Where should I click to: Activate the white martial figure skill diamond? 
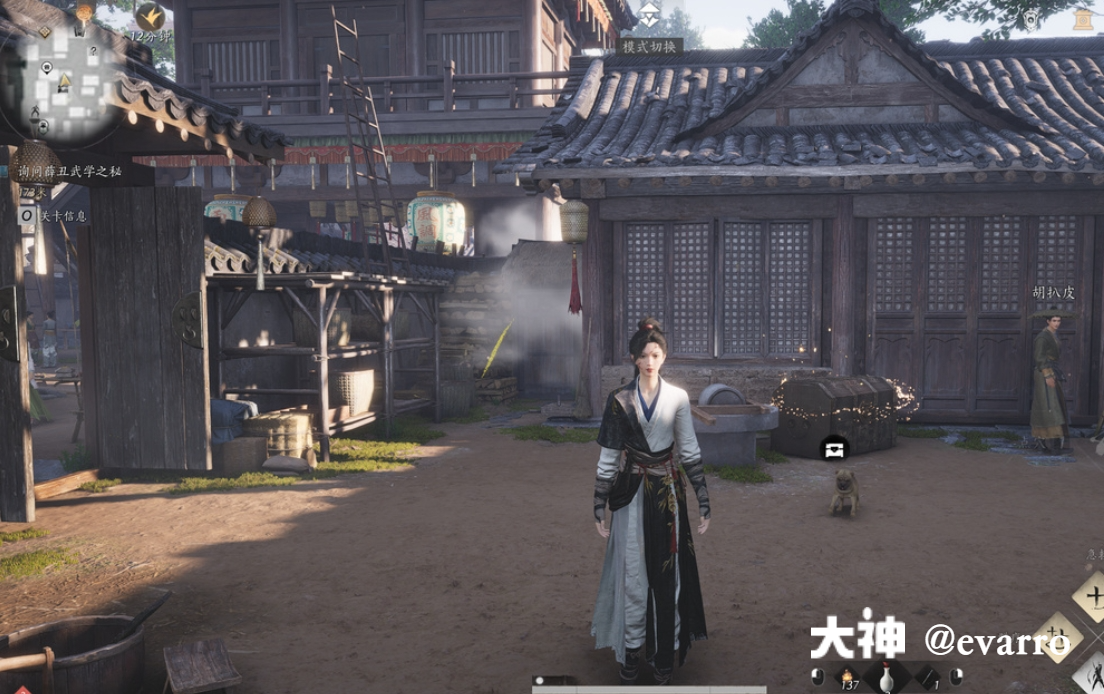[1092, 671]
